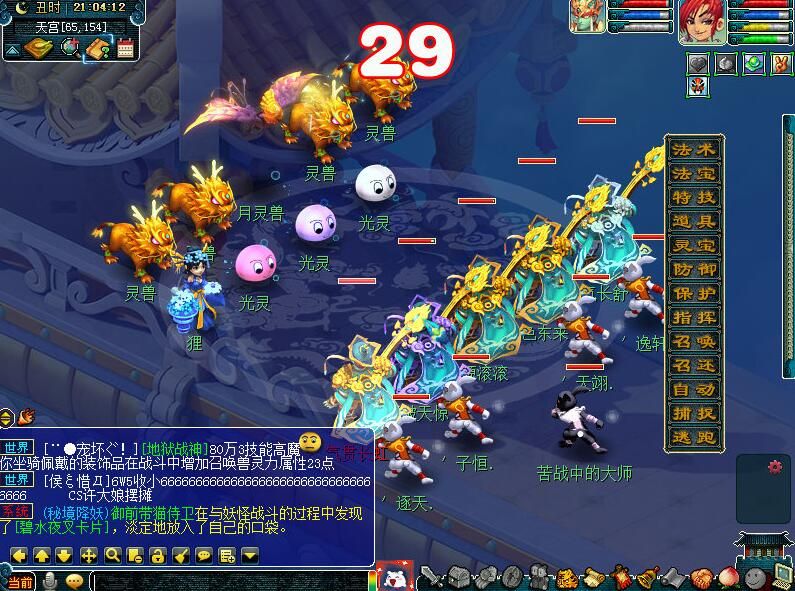Choose the 法宝 battle command
Viewport: 795px width, 591px height.
694,174
